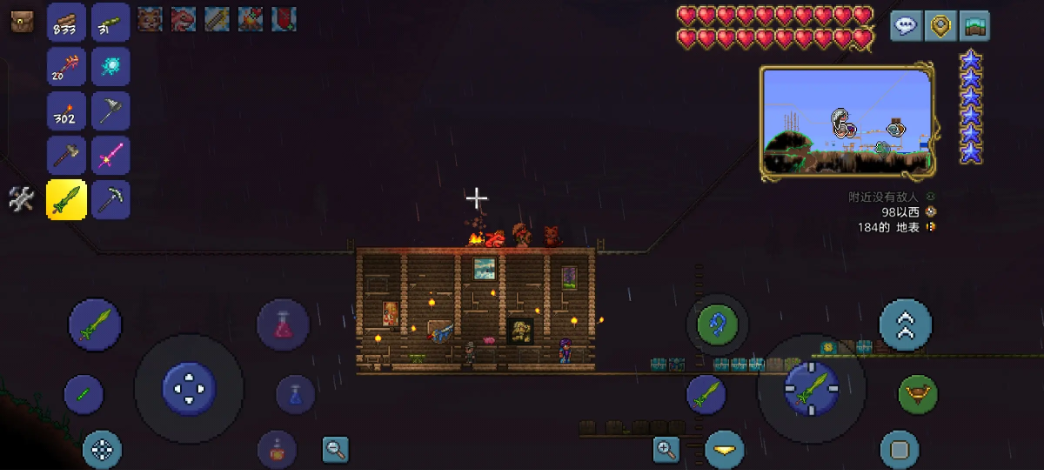Use the blue mana potion quick button

pos(295,394)
